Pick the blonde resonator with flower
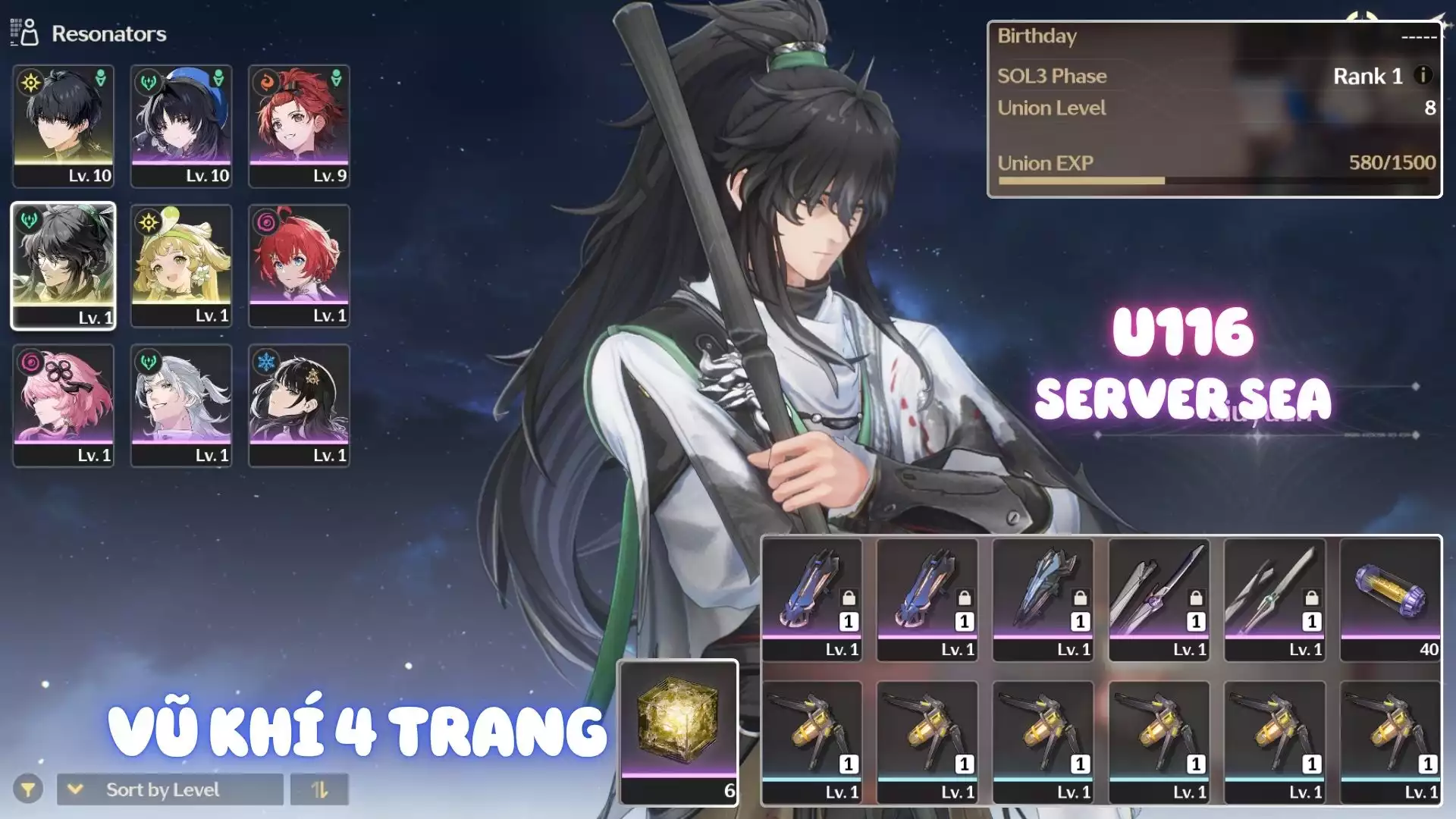Viewport: 1456px width, 819px height. coord(181,265)
